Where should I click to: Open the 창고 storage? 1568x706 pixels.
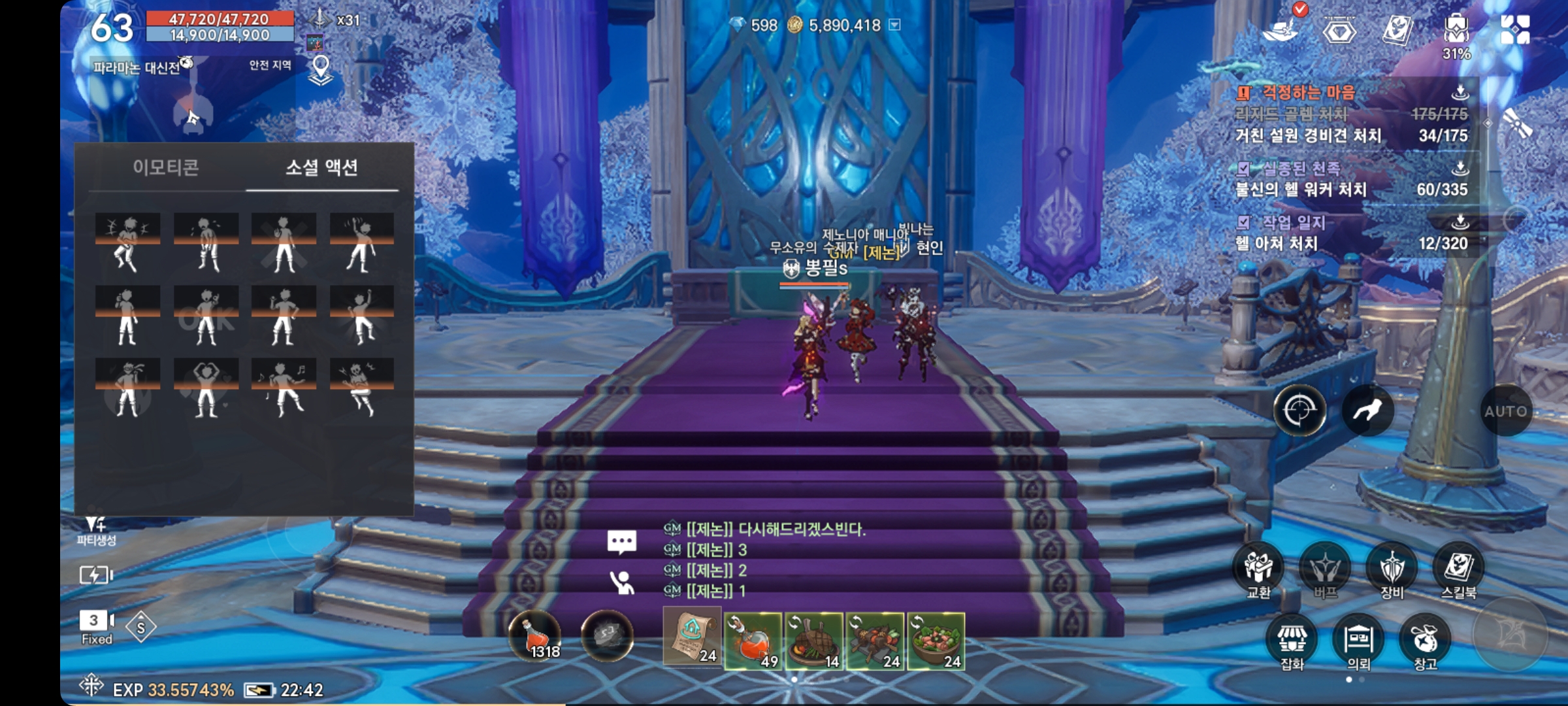click(x=1425, y=641)
